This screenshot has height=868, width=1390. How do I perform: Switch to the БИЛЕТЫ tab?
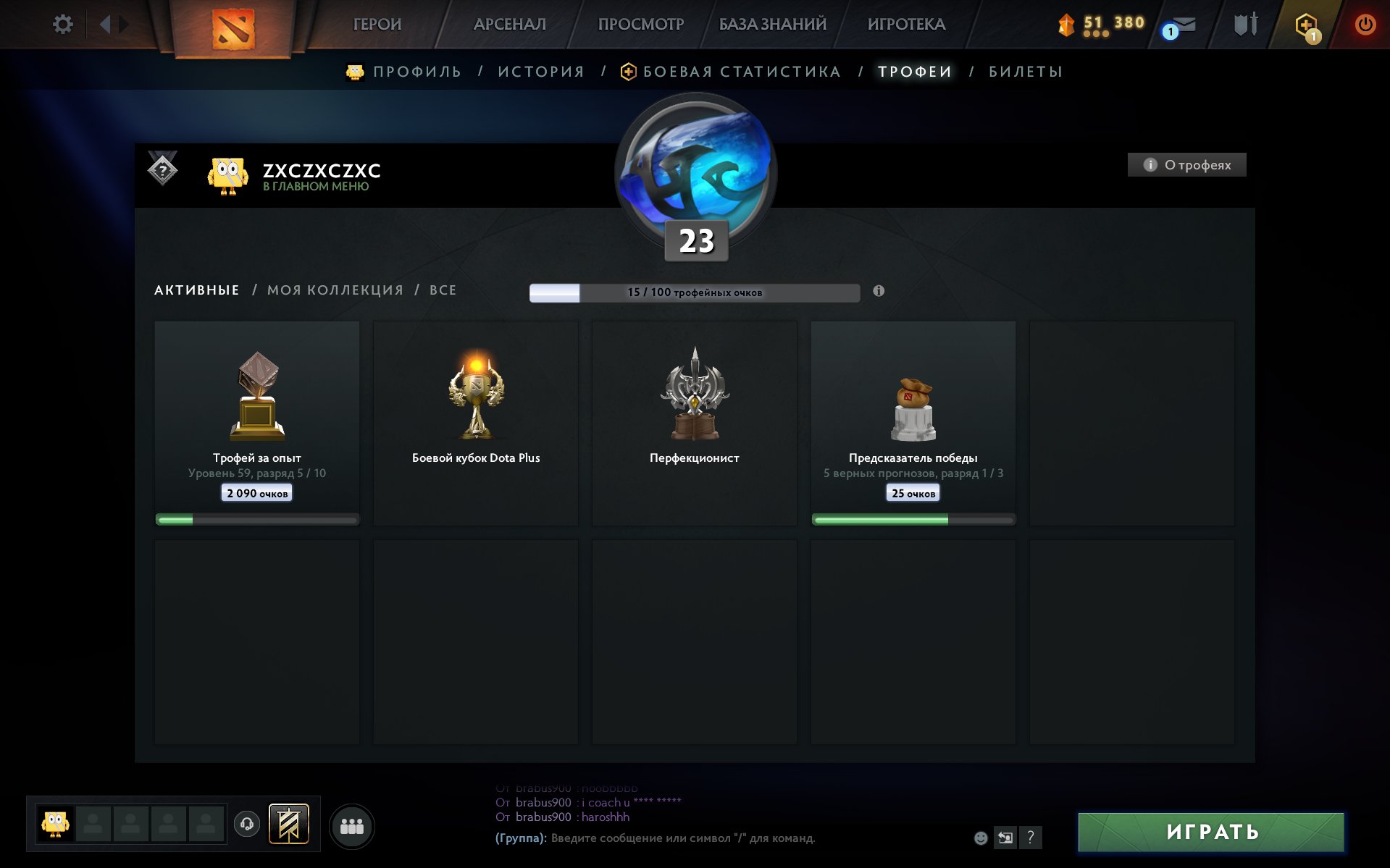[x=1025, y=72]
